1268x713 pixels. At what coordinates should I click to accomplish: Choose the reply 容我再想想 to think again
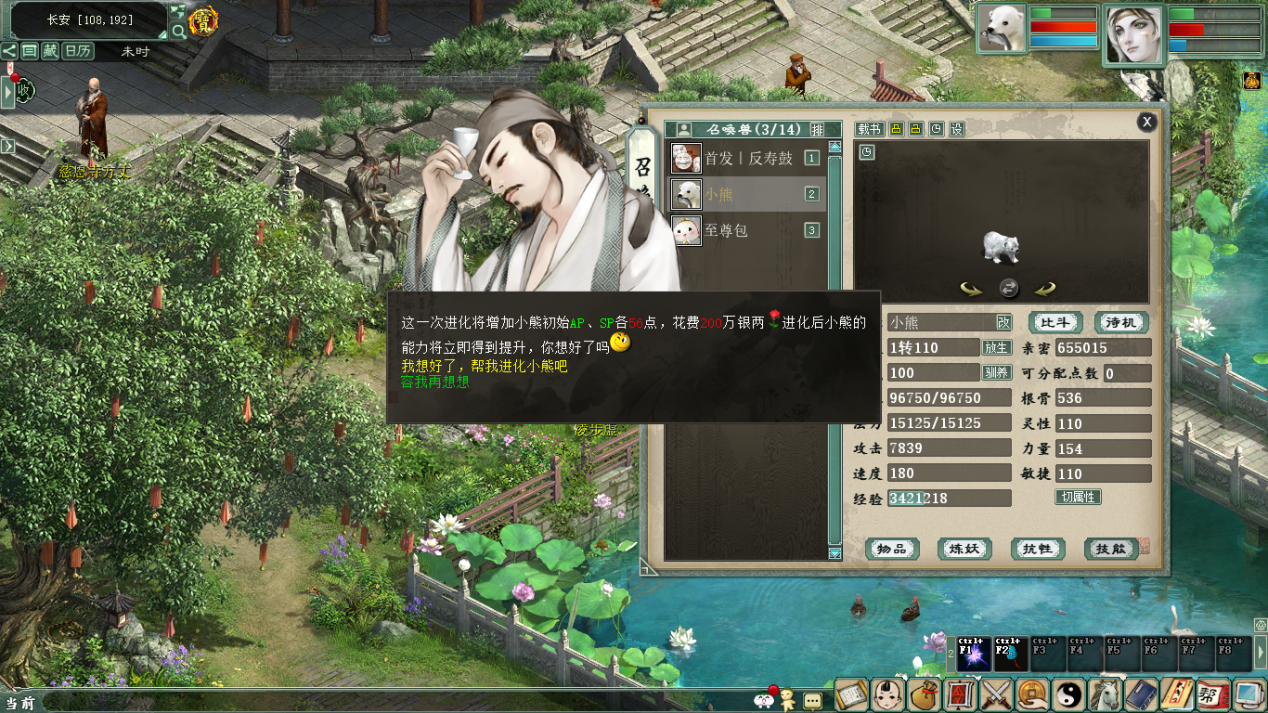point(435,382)
